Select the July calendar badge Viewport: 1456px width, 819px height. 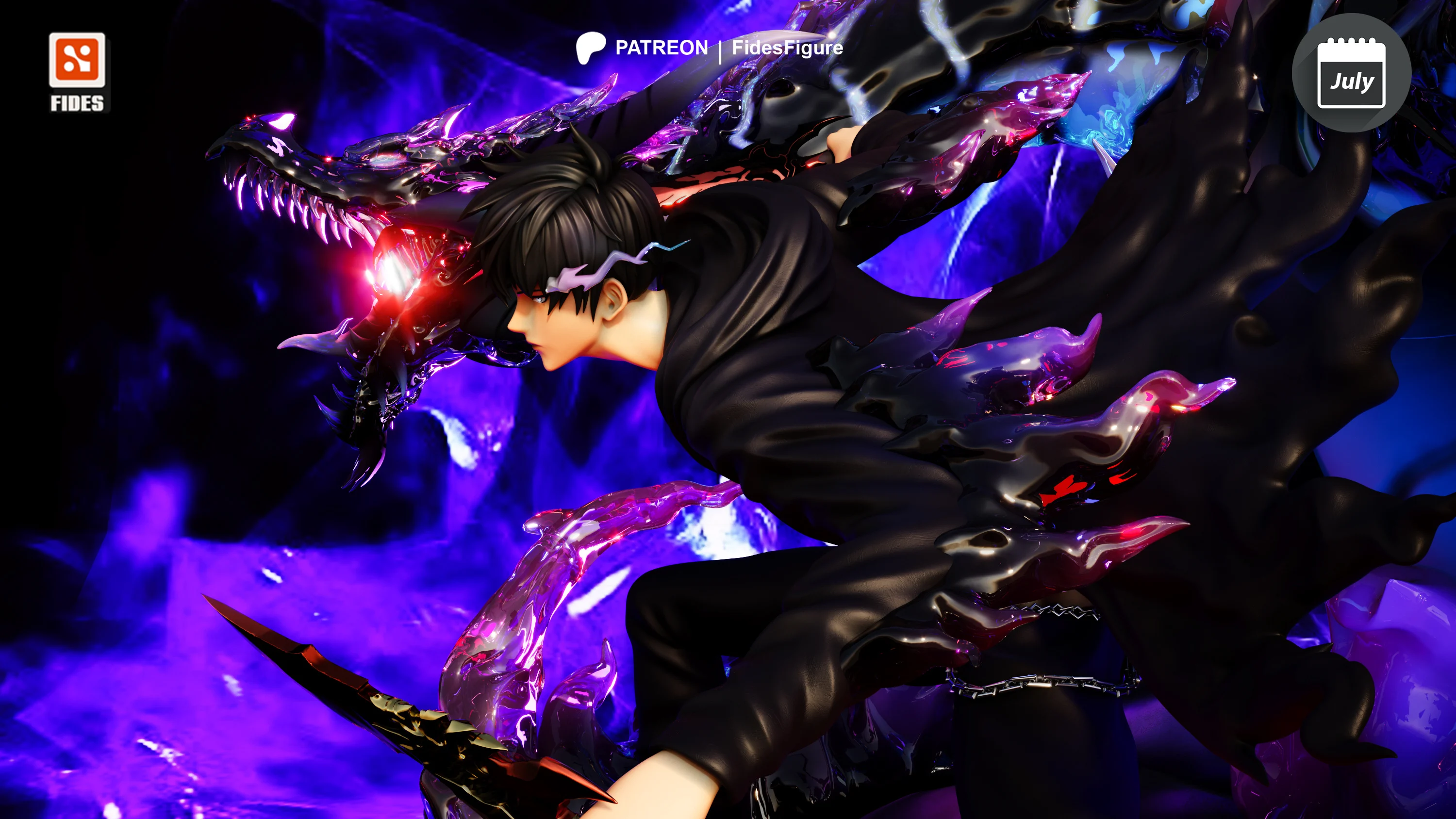coord(1350,73)
